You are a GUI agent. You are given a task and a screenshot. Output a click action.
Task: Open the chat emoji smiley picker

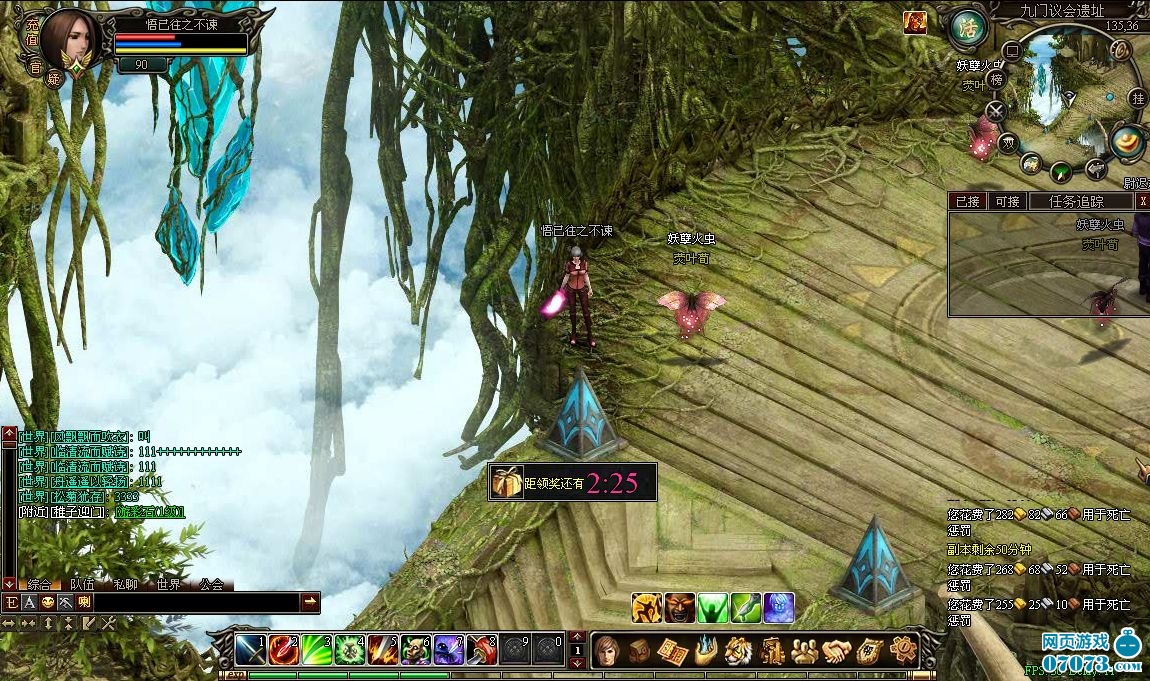point(47,603)
